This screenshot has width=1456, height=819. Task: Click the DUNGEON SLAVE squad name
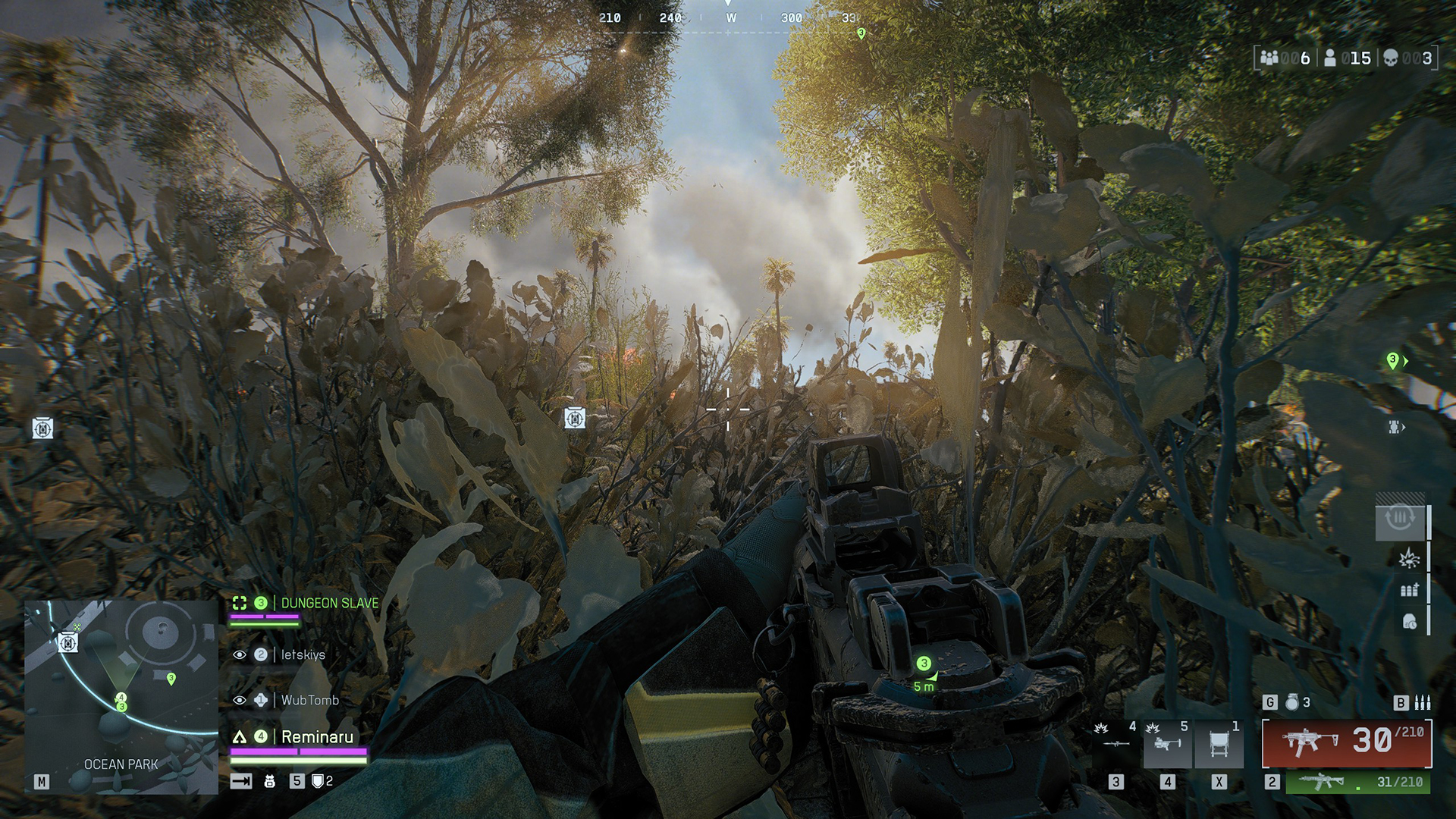point(328,603)
